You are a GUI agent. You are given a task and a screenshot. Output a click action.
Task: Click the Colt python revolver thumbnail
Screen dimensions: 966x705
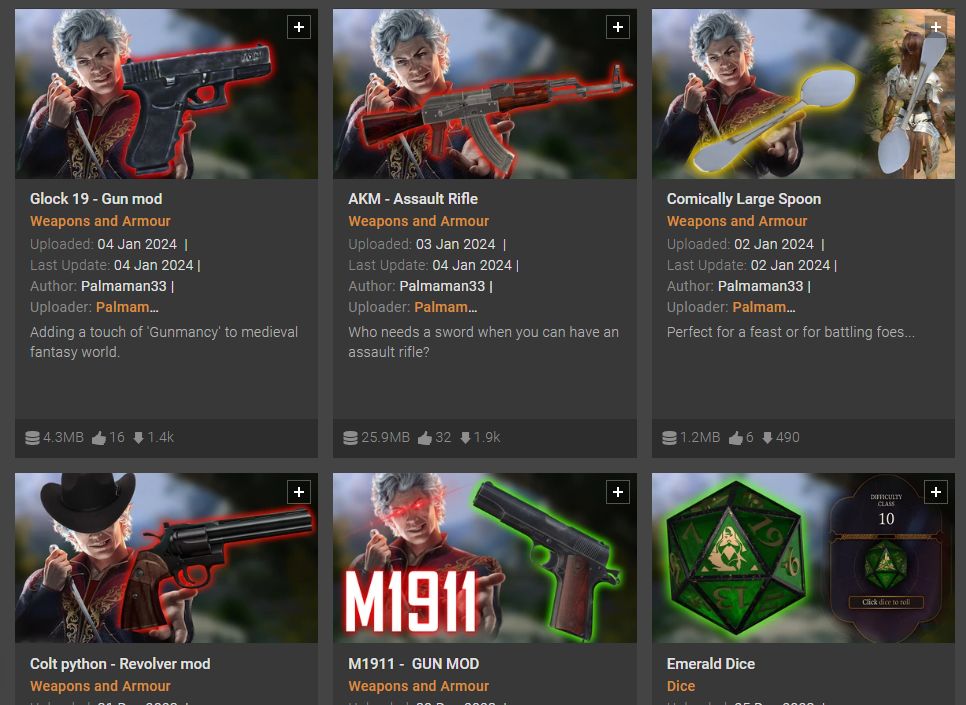(x=166, y=558)
